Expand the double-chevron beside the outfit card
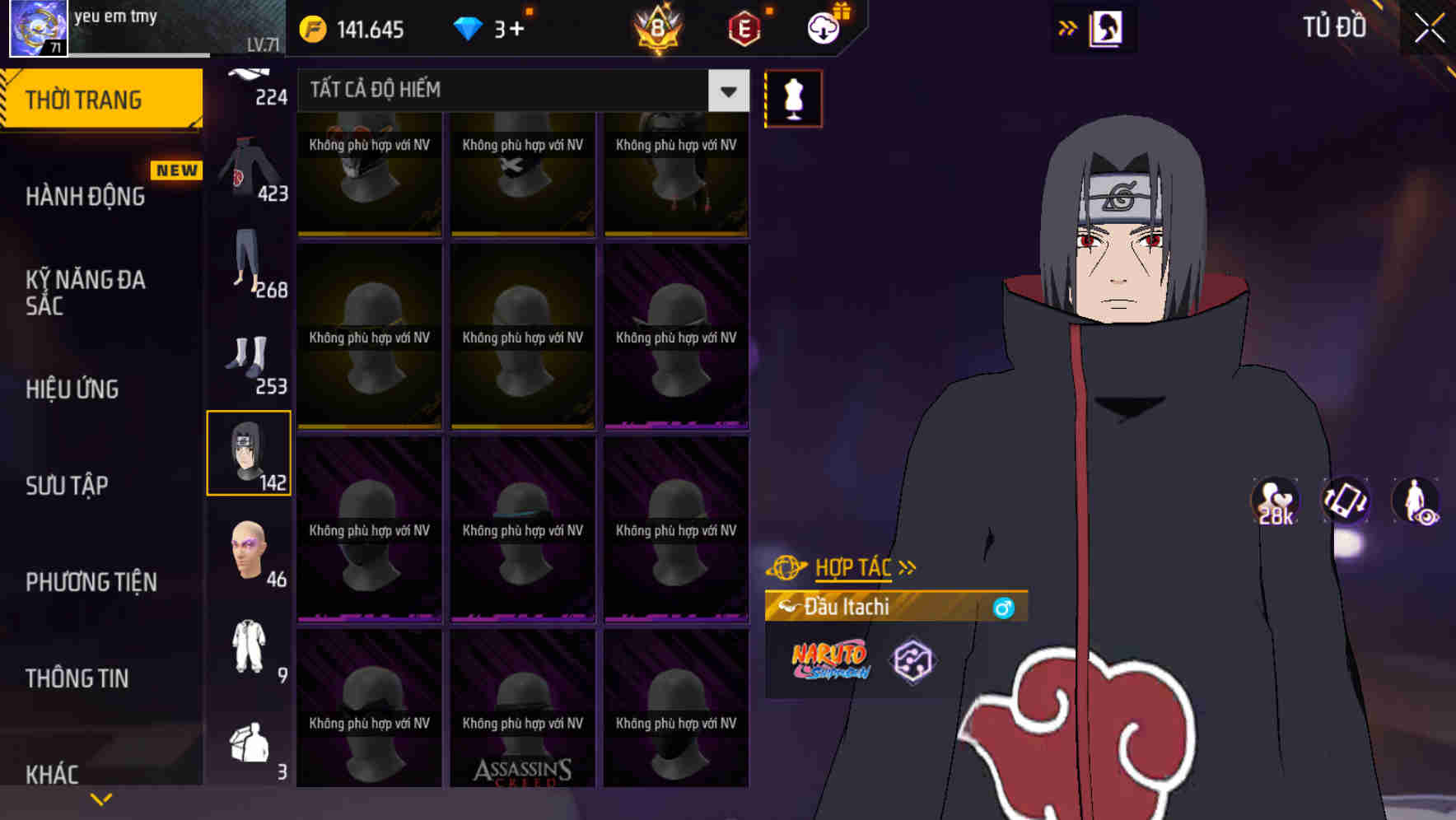This screenshot has width=1456, height=820. pyautogui.click(x=1067, y=27)
